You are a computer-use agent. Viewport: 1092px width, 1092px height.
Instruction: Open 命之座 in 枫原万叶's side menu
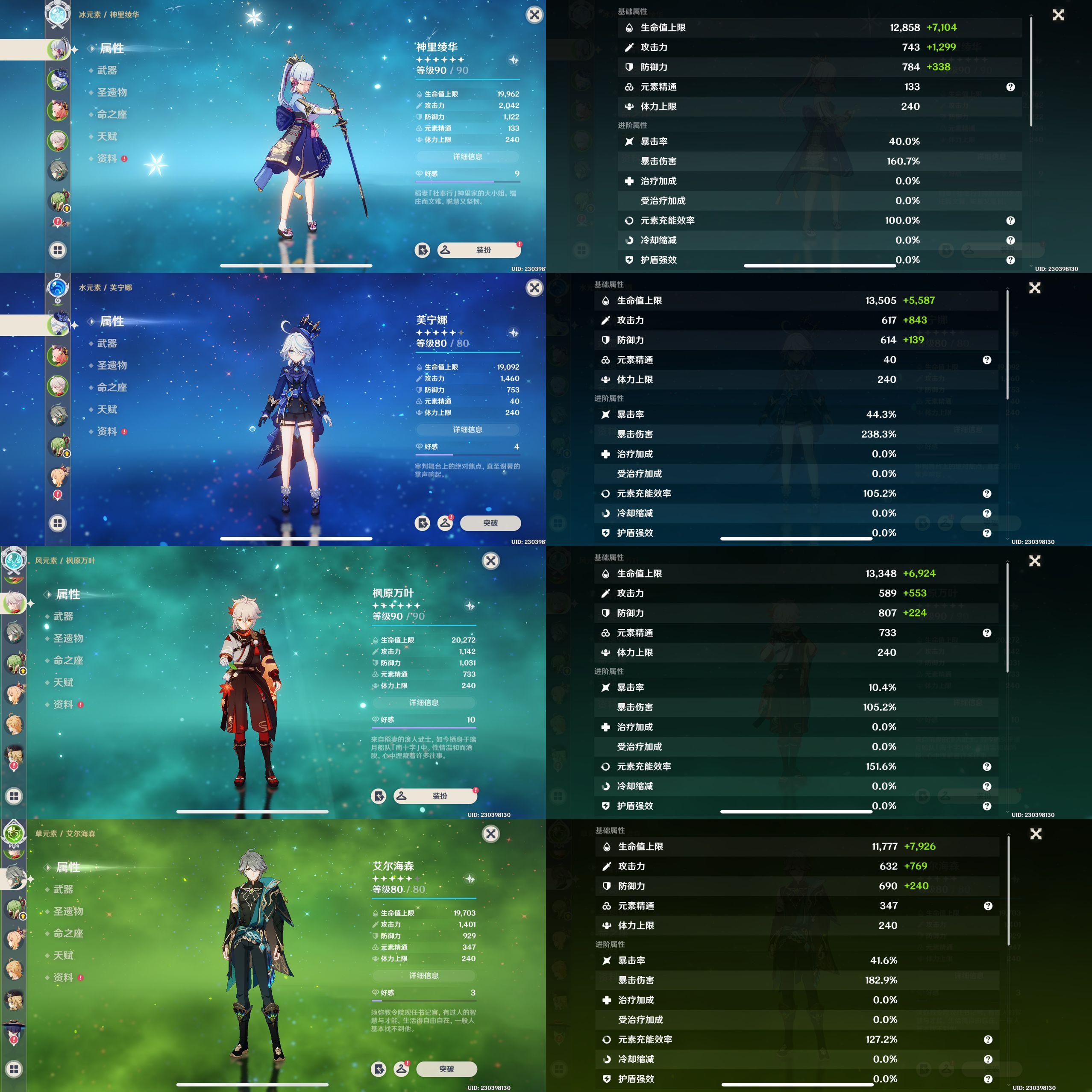(x=68, y=660)
